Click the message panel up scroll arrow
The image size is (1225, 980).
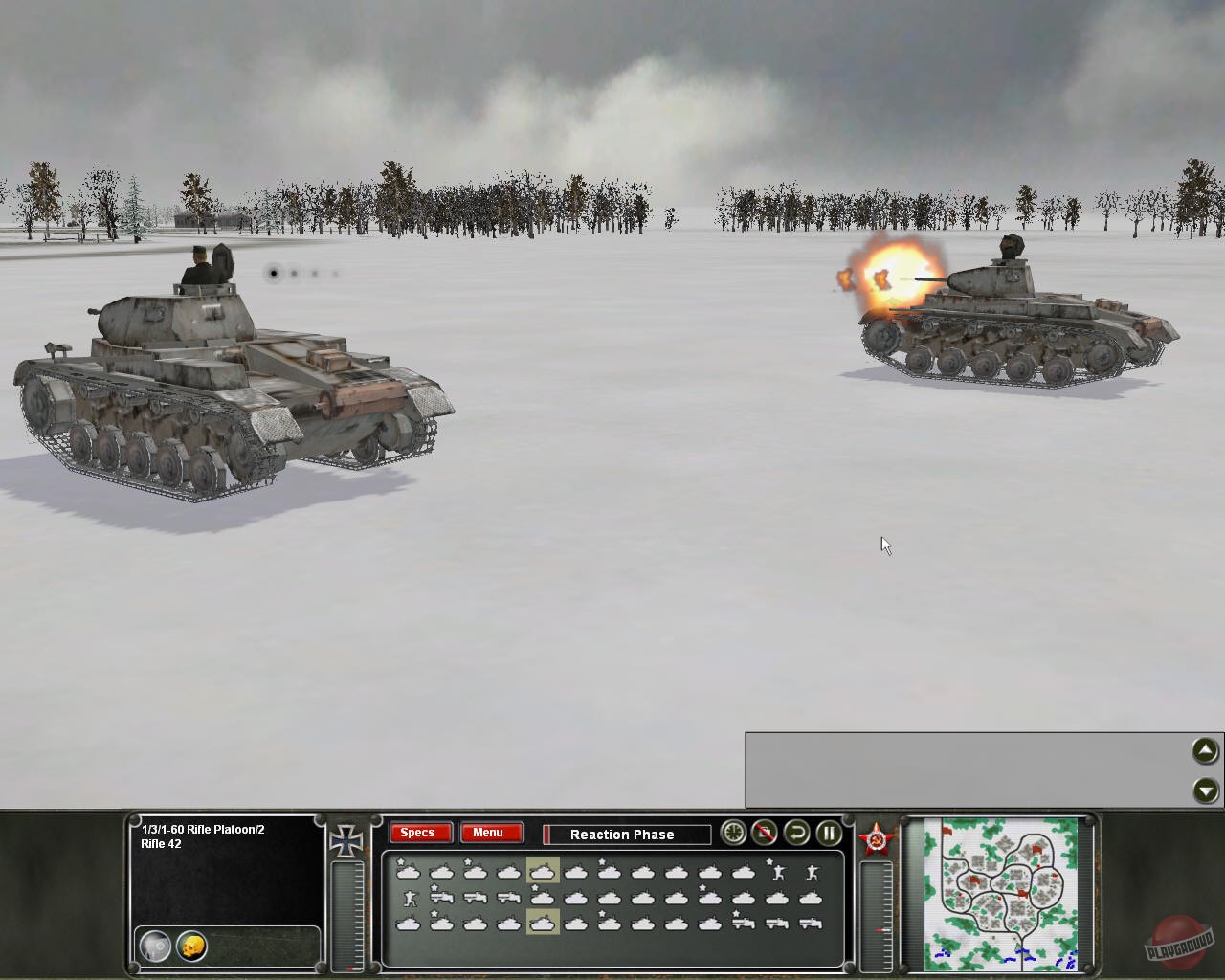(x=1204, y=752)
